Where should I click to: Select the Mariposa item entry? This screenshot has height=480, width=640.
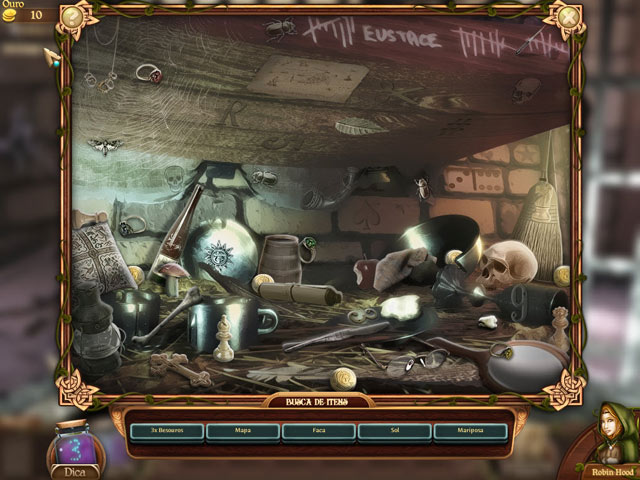coord(471,431)
